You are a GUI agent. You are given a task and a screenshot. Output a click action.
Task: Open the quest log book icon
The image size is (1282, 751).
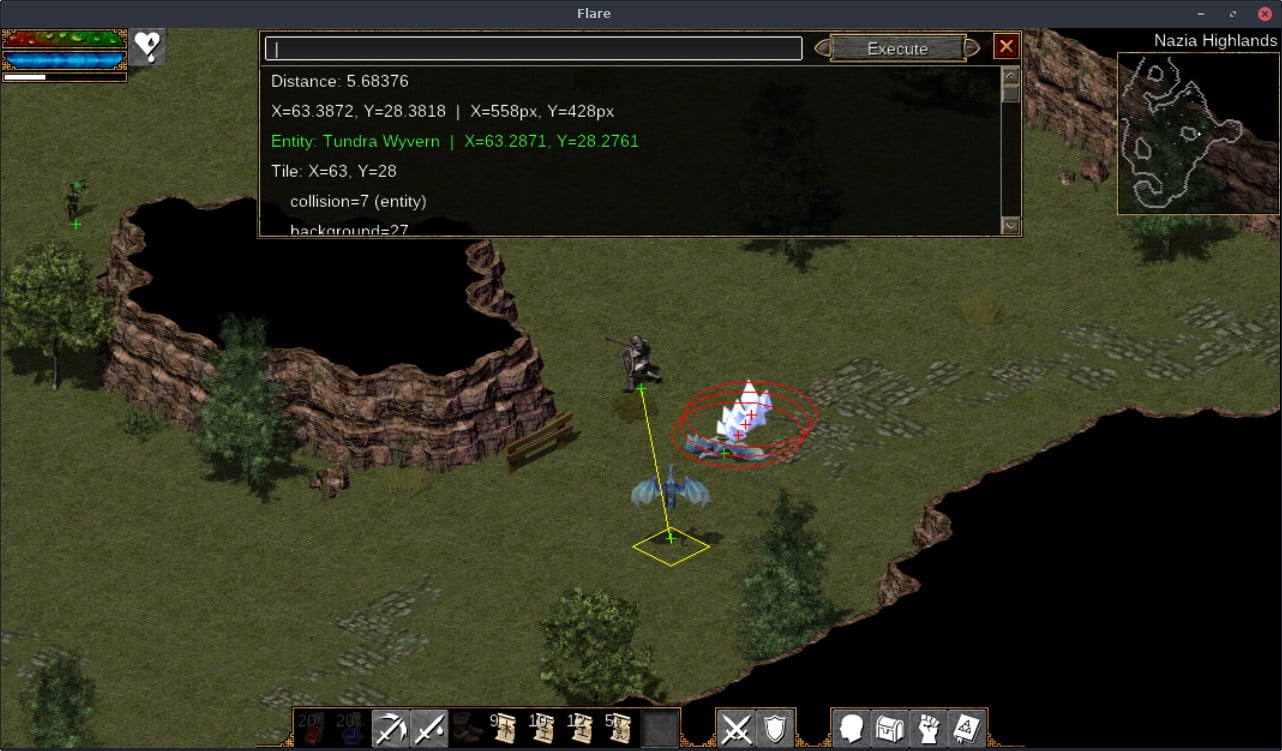coord(966,728)
